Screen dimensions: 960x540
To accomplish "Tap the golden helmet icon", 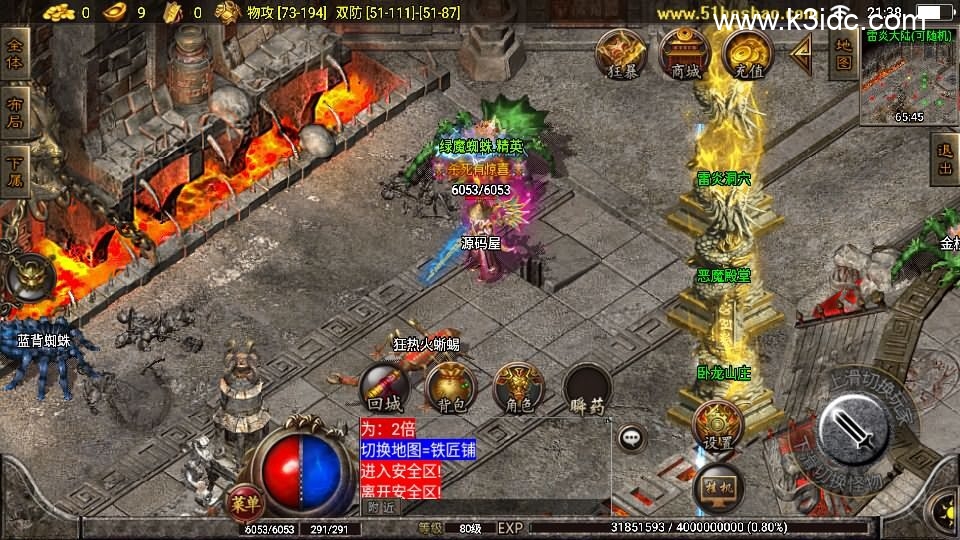I will click(x=29, y=279).
